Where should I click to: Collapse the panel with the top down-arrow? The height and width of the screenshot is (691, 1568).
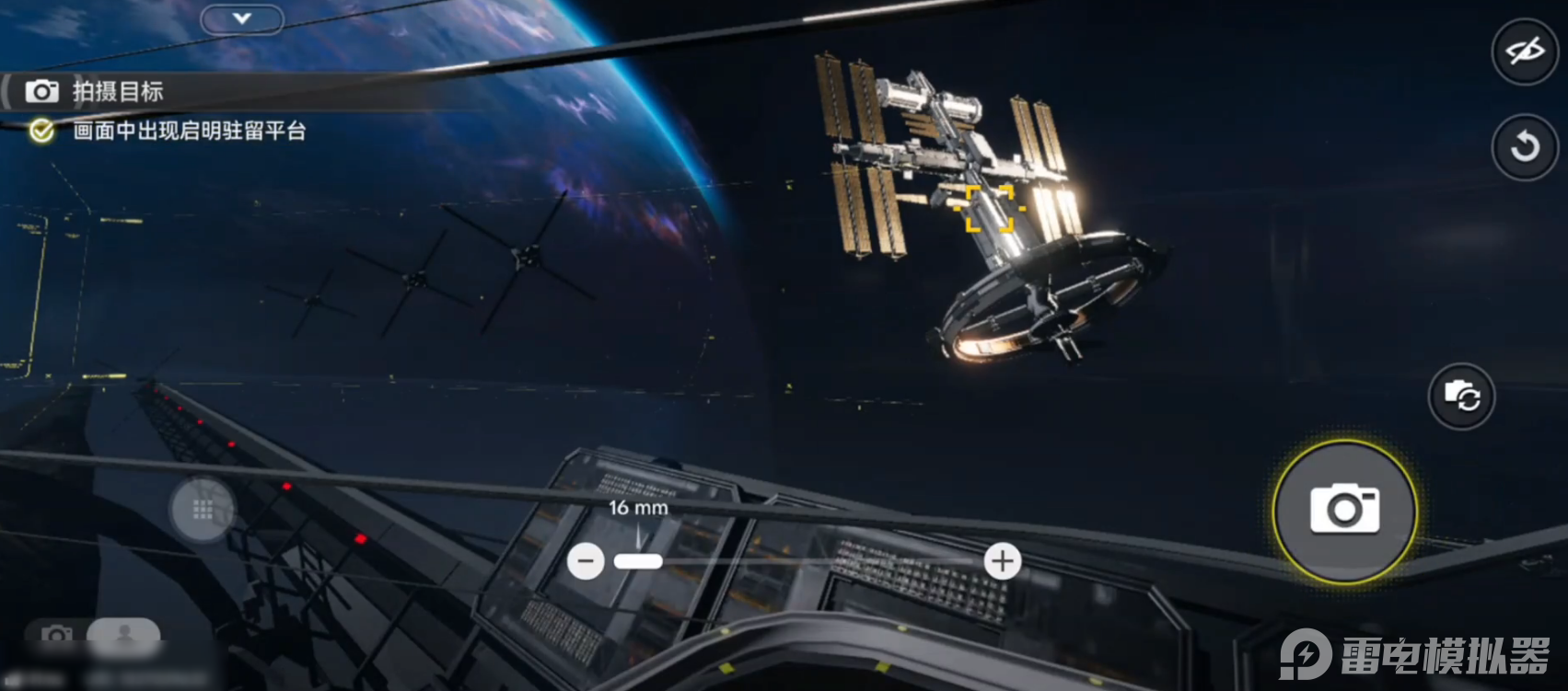tap(242, 18)
